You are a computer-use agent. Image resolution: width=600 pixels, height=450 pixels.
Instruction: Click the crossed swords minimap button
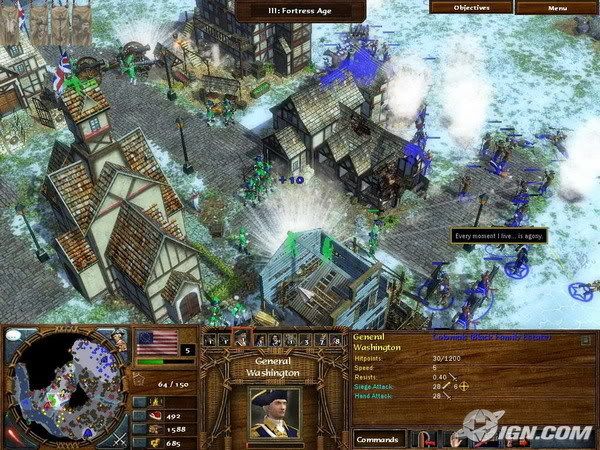coord(119,437)
